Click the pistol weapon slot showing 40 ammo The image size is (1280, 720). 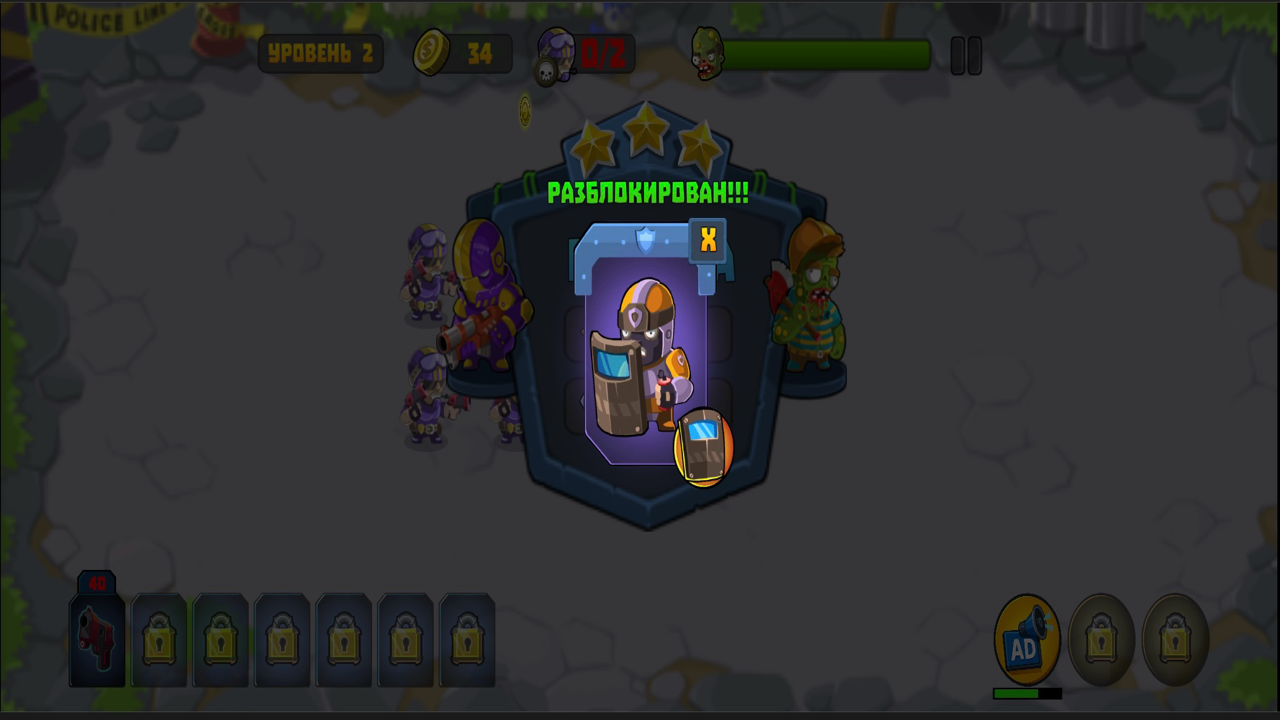[96, 640]
